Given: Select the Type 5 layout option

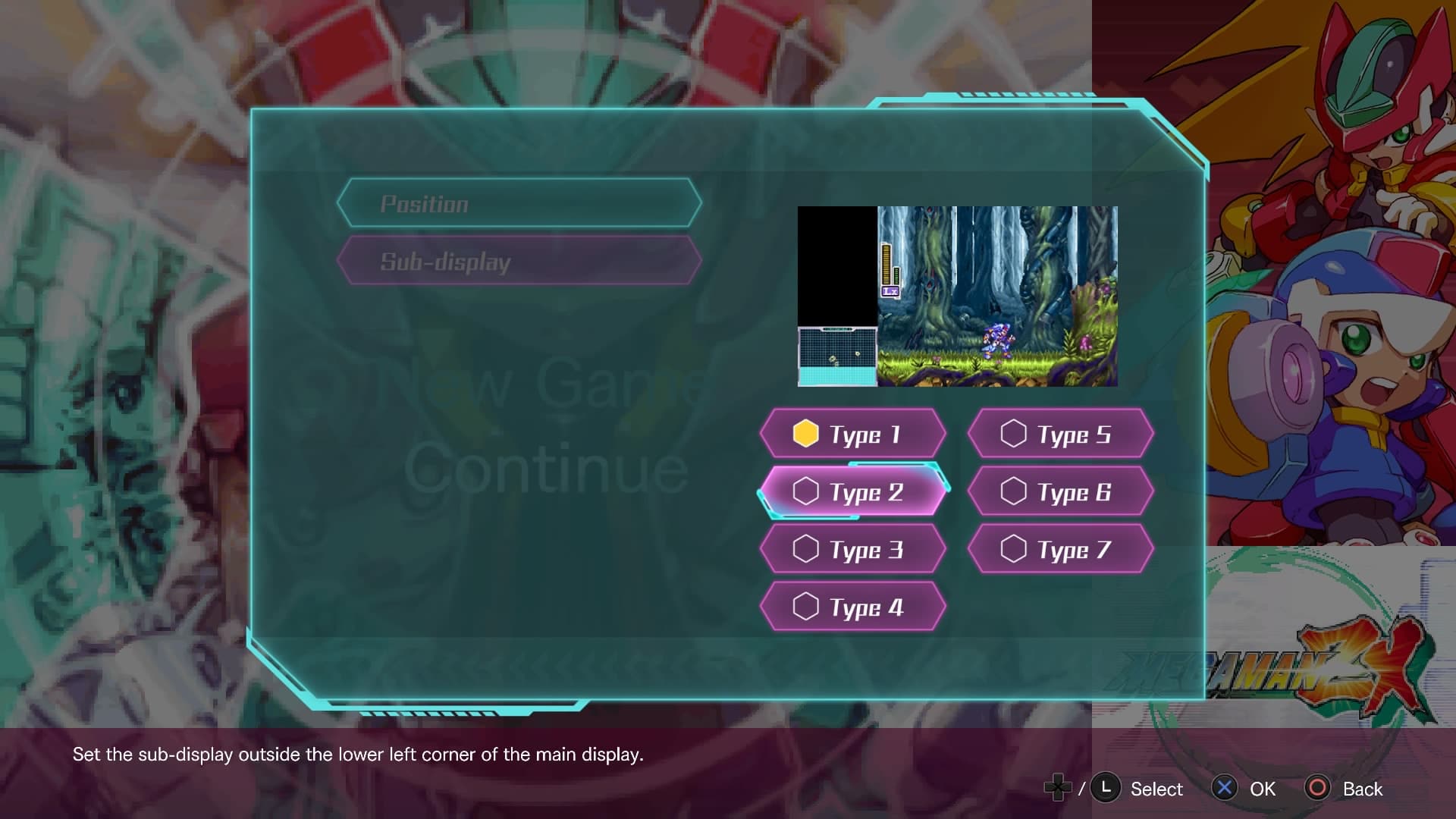Looking at the screenshot, I should pyautogui.click(x=1061, y=434).
